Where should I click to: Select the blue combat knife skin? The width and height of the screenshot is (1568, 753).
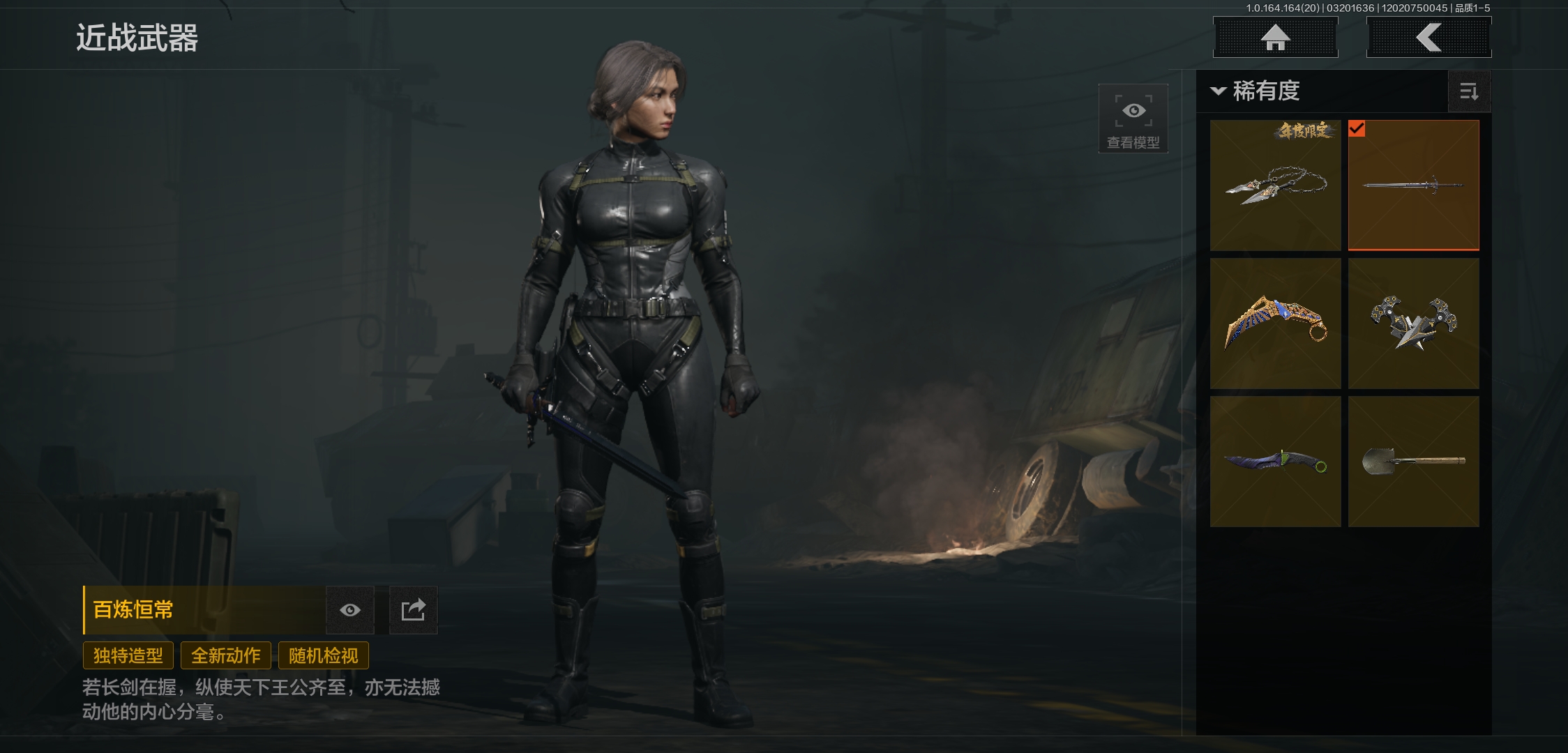click(1275, 462)
